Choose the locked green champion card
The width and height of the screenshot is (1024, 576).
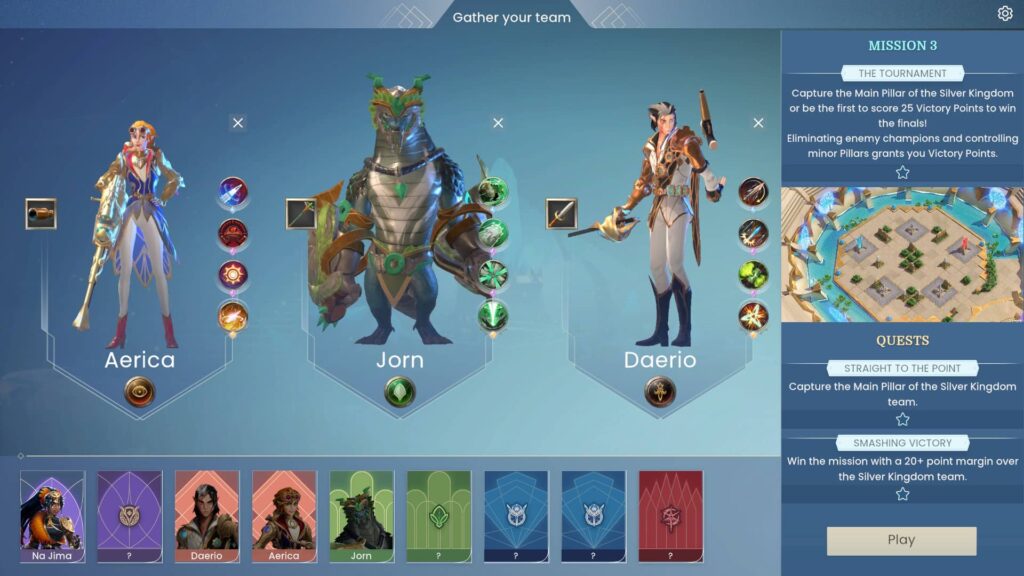439,516
